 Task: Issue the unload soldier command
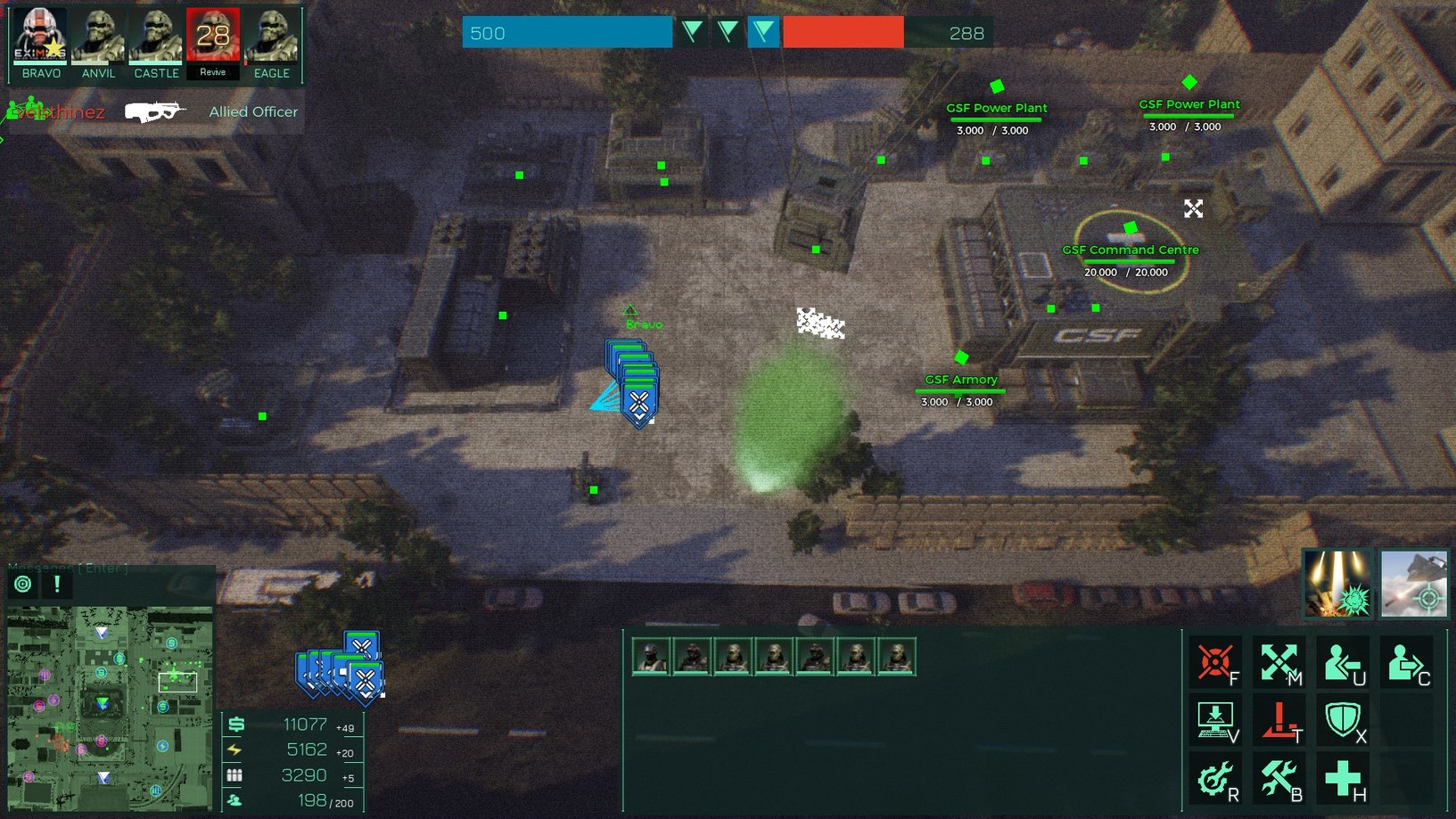pyautogui.click(x=1342, y=662)
